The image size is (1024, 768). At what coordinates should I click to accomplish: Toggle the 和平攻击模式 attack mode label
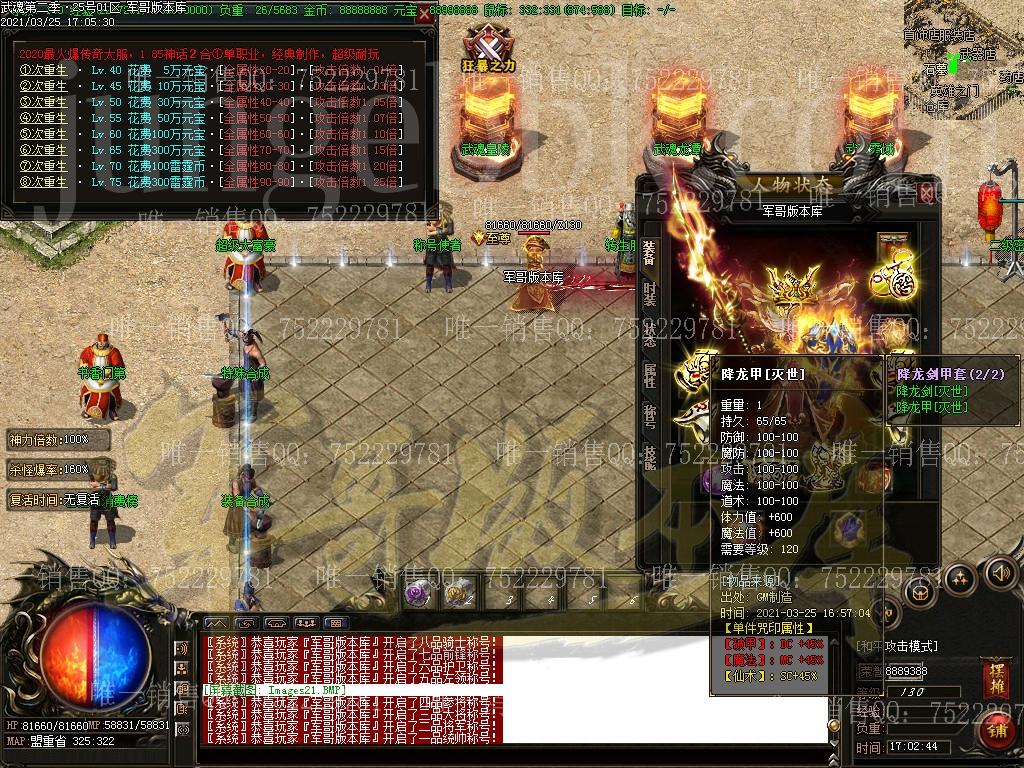coord(897,647)
